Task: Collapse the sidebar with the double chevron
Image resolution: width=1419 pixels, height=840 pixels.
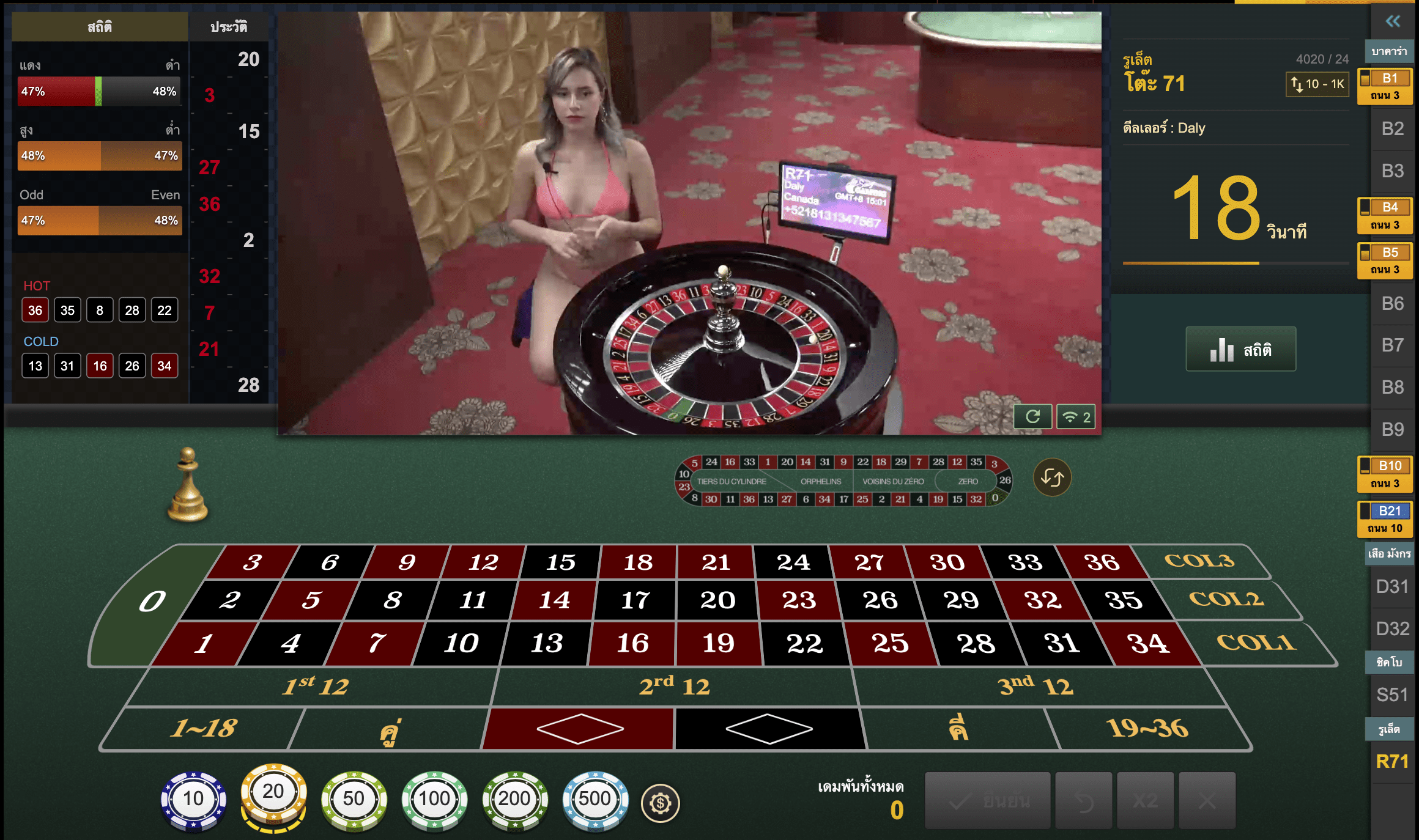Action: pyautogui.click(x=1392, y=21)
